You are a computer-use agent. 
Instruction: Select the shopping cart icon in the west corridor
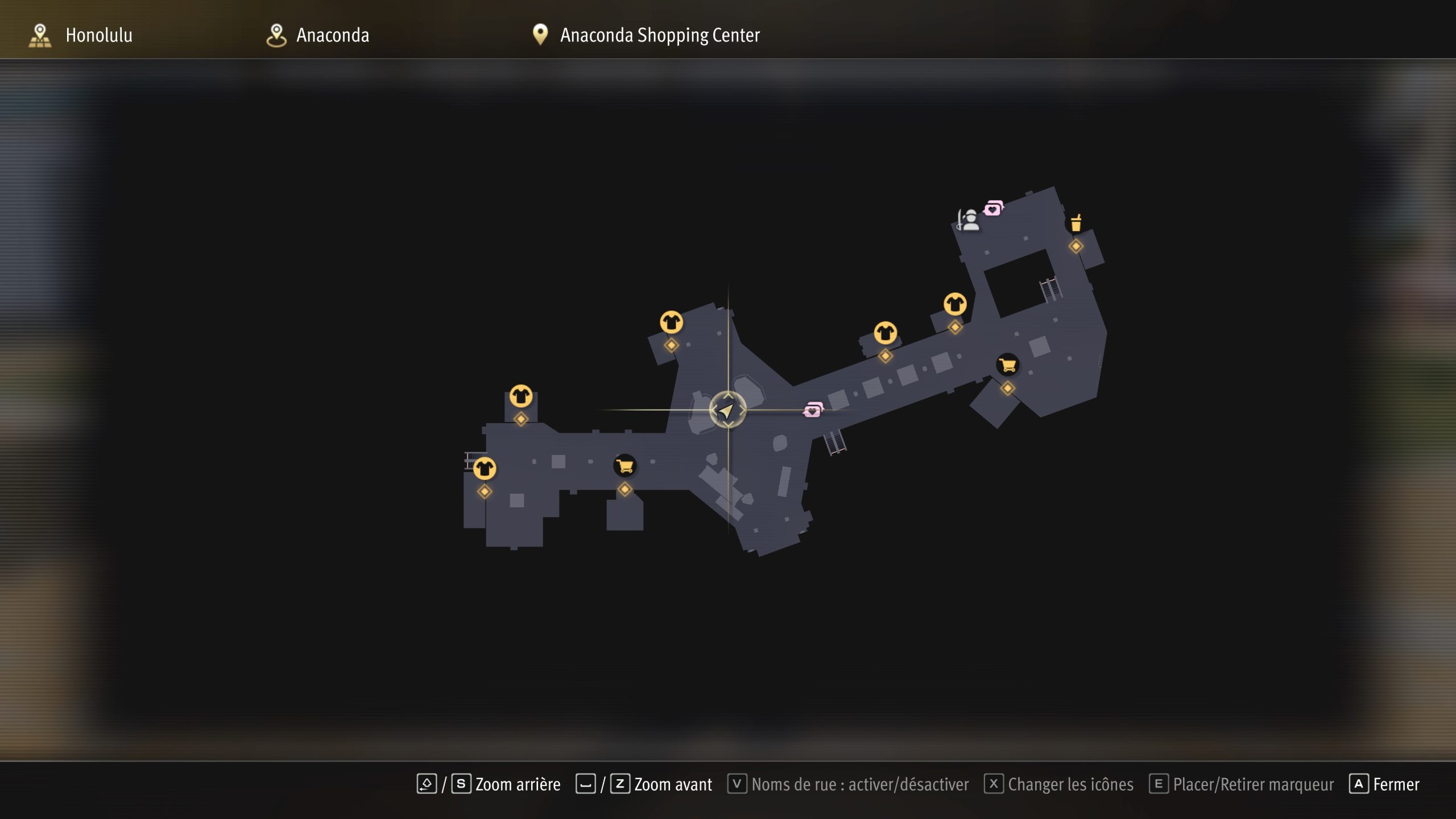624,466
